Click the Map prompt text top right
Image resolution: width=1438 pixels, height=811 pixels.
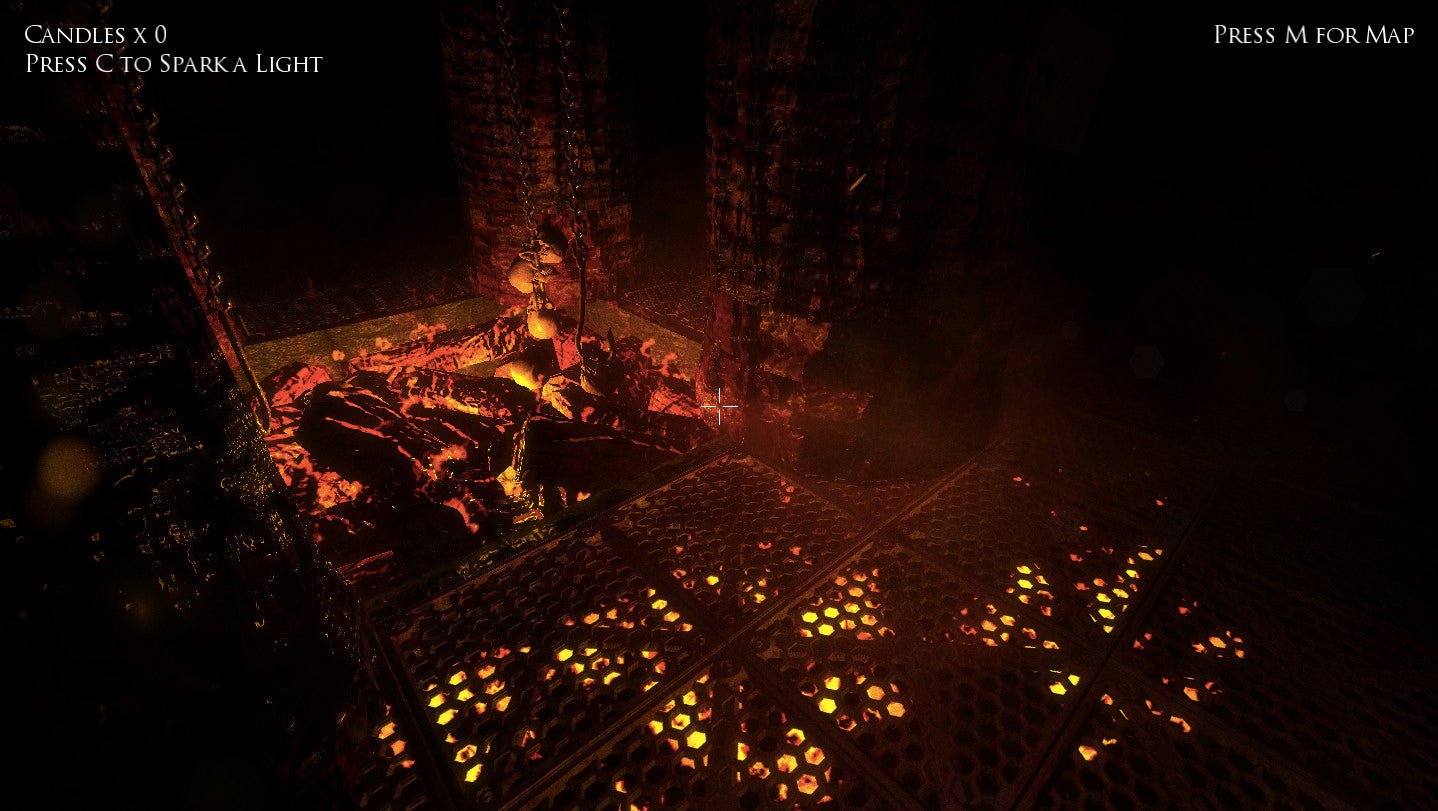pos(1312,33)
